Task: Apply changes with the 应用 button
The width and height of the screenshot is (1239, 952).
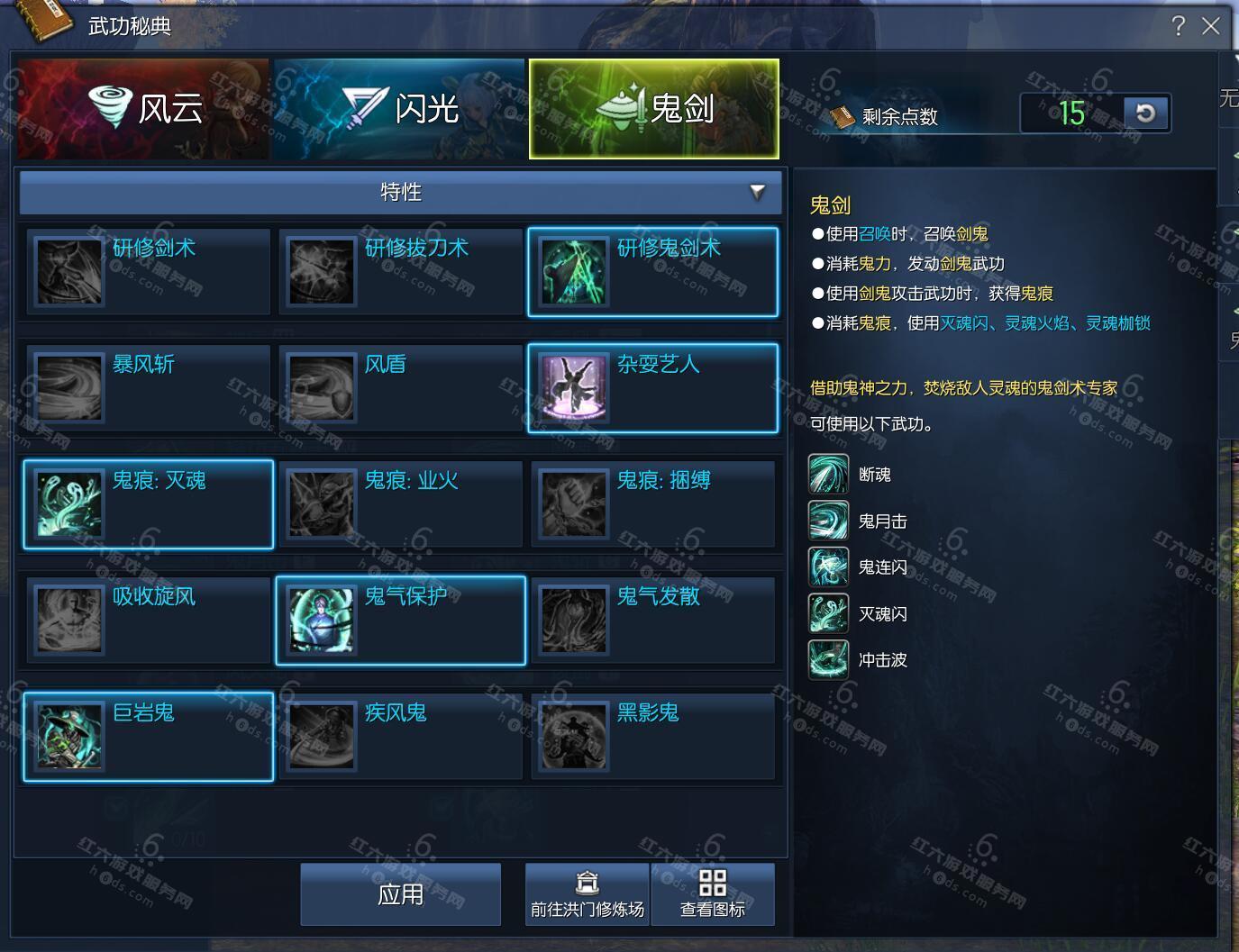Action: 400,893
